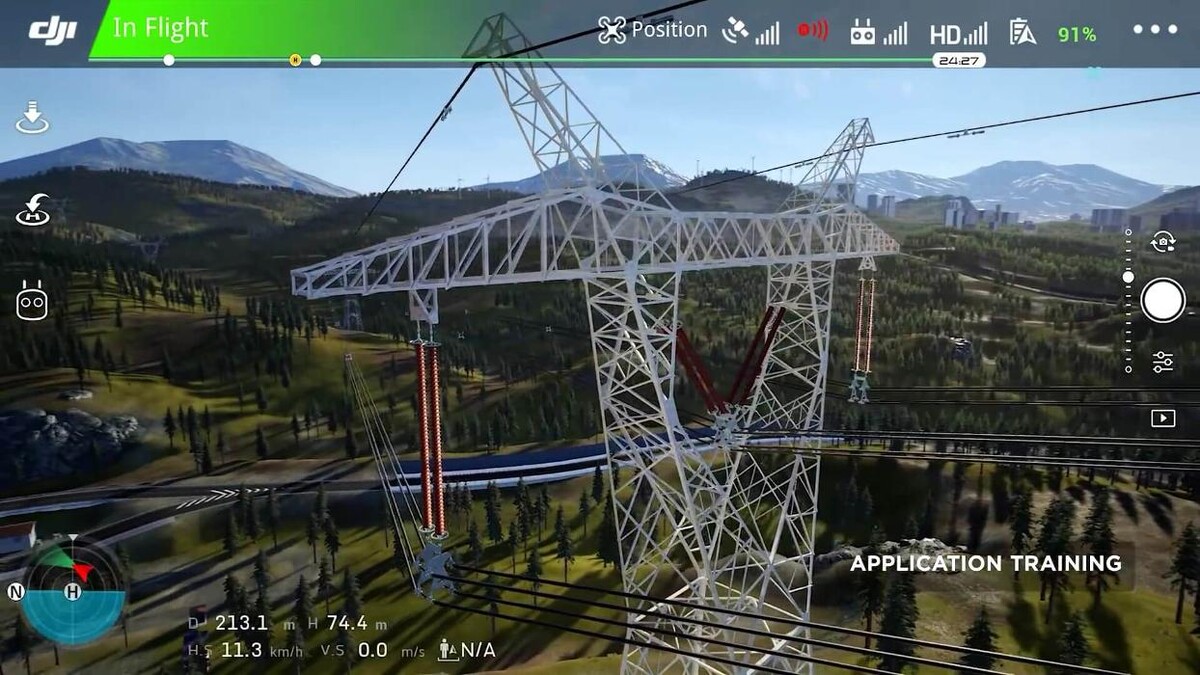Open the playback gallery

(x=1163, y=418)
